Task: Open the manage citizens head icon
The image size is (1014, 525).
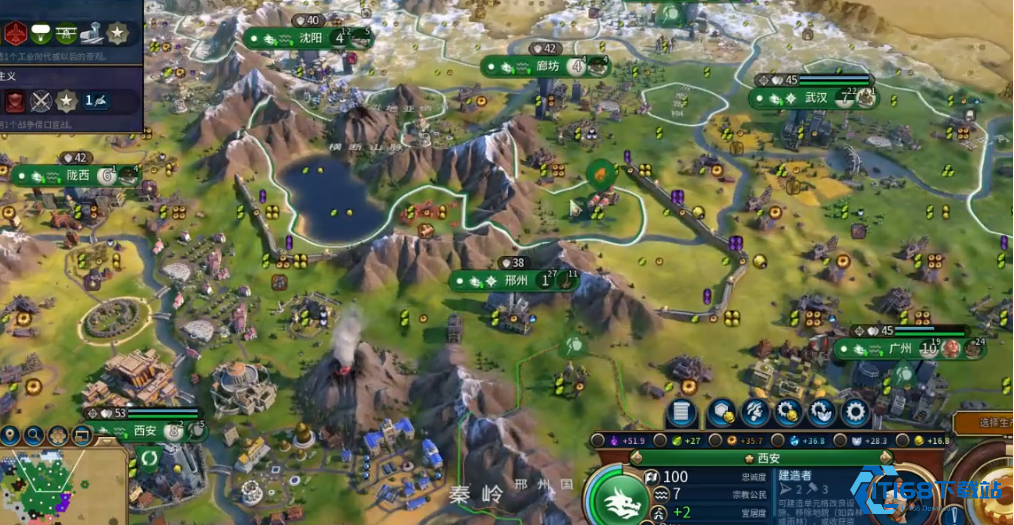Action: pyautogui.click(x=755, y=412)
